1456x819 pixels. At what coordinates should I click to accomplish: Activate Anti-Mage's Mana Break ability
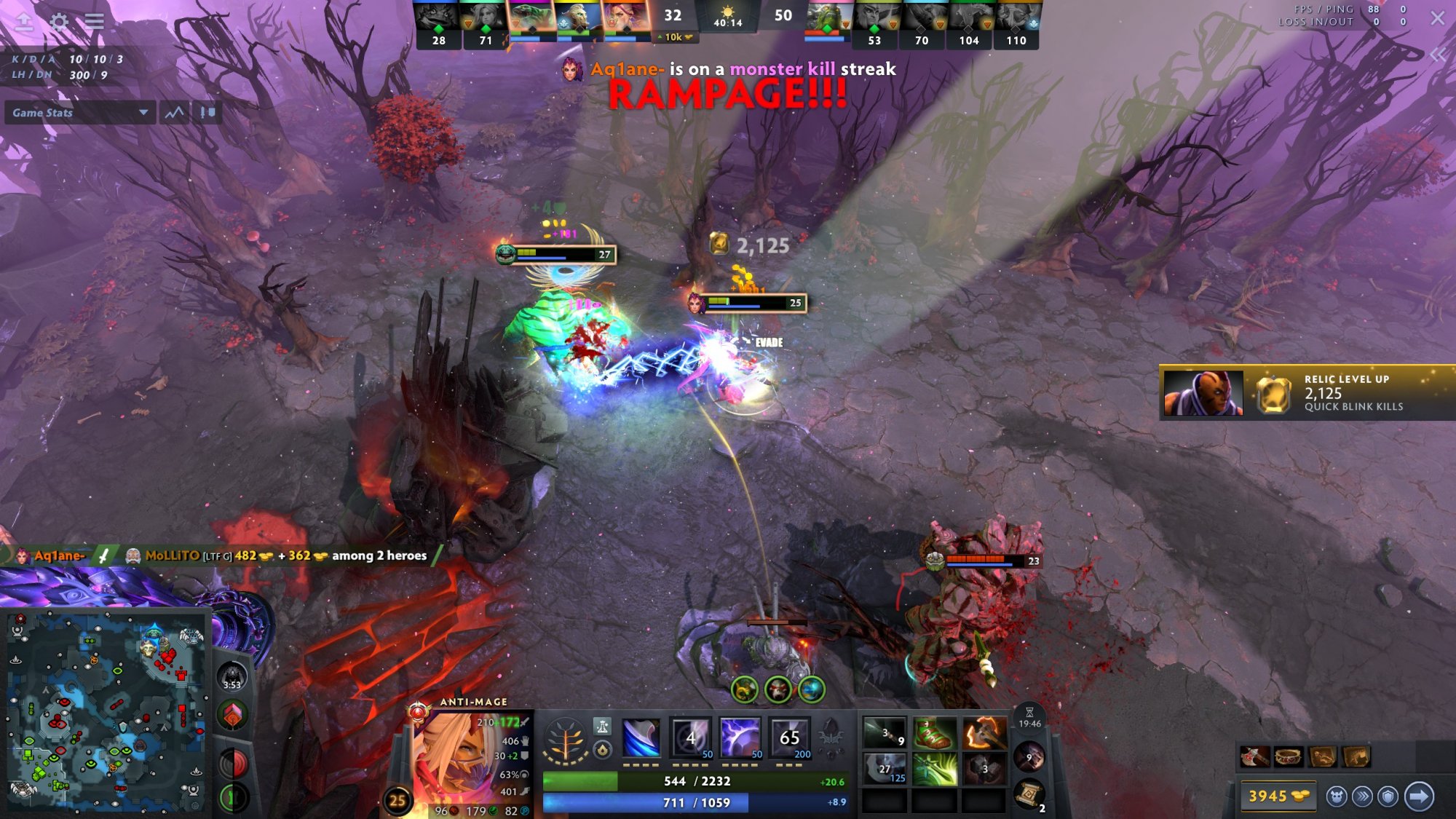click(641, 738)
